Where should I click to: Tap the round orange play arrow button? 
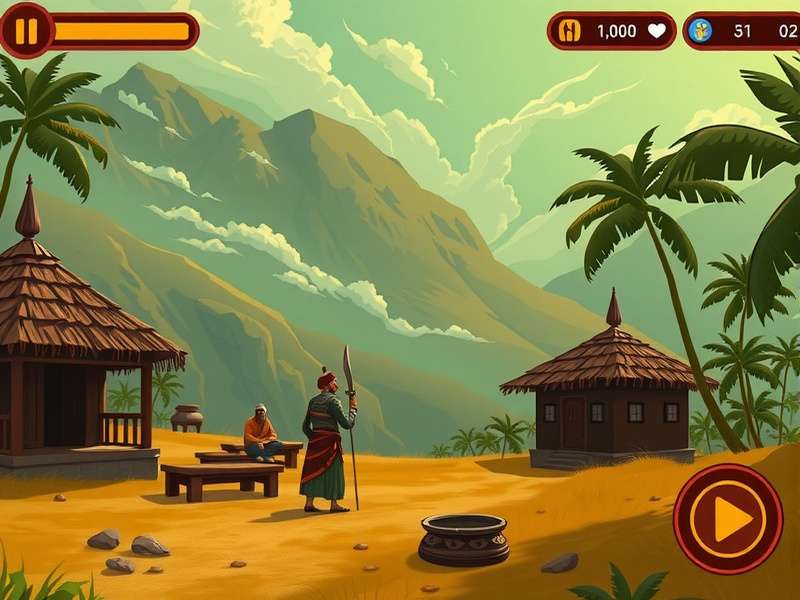(x=727, y=518)
